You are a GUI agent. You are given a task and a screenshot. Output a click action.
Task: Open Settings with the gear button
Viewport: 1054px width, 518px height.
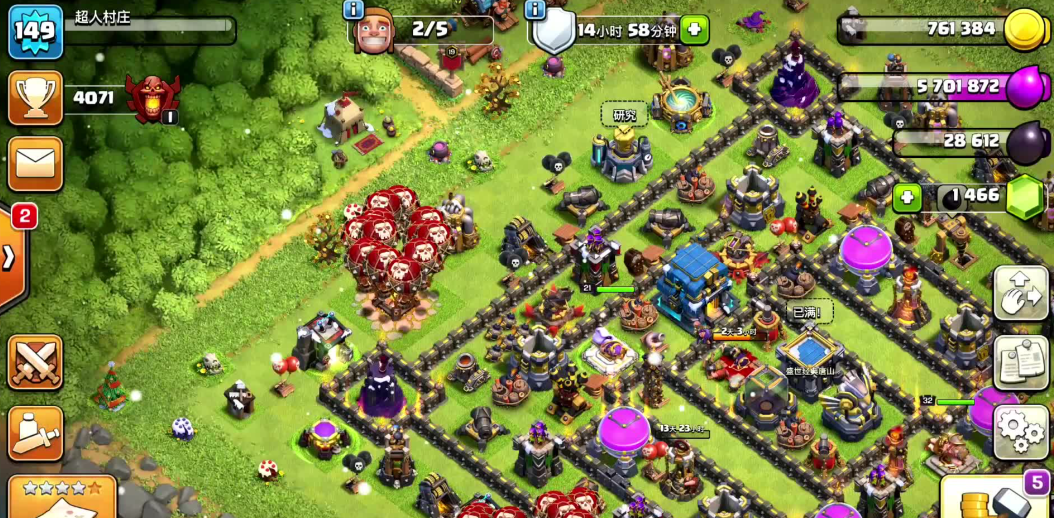pos(1020,432)
